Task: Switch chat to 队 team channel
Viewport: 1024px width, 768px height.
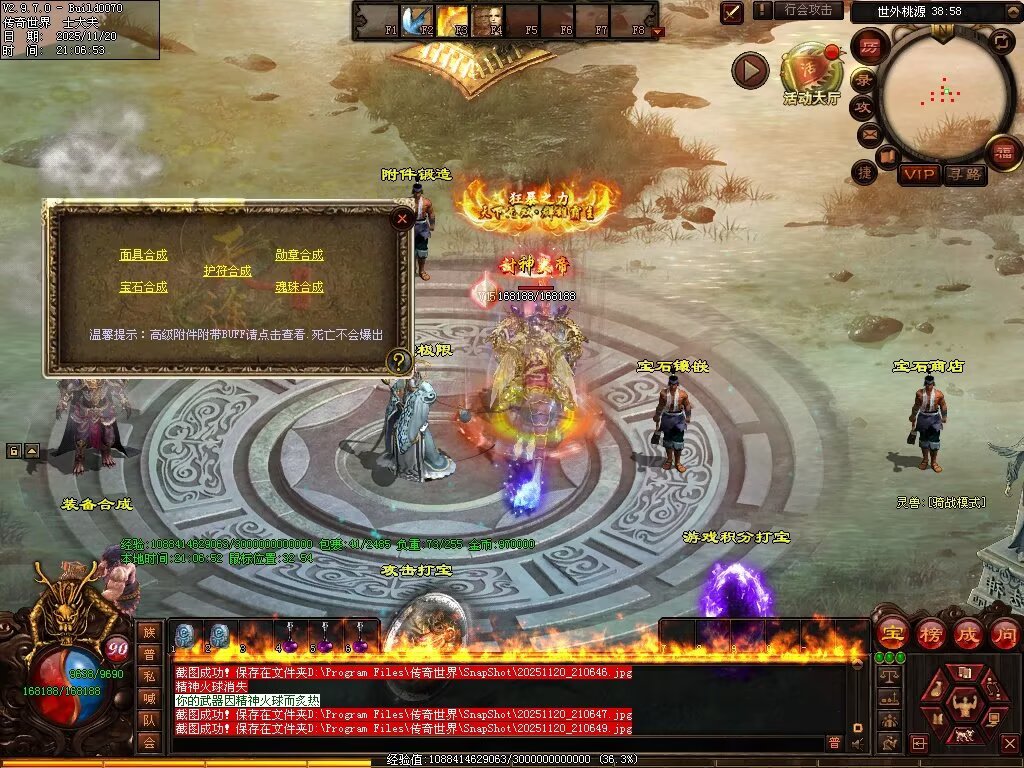Action: pos(149,720)
